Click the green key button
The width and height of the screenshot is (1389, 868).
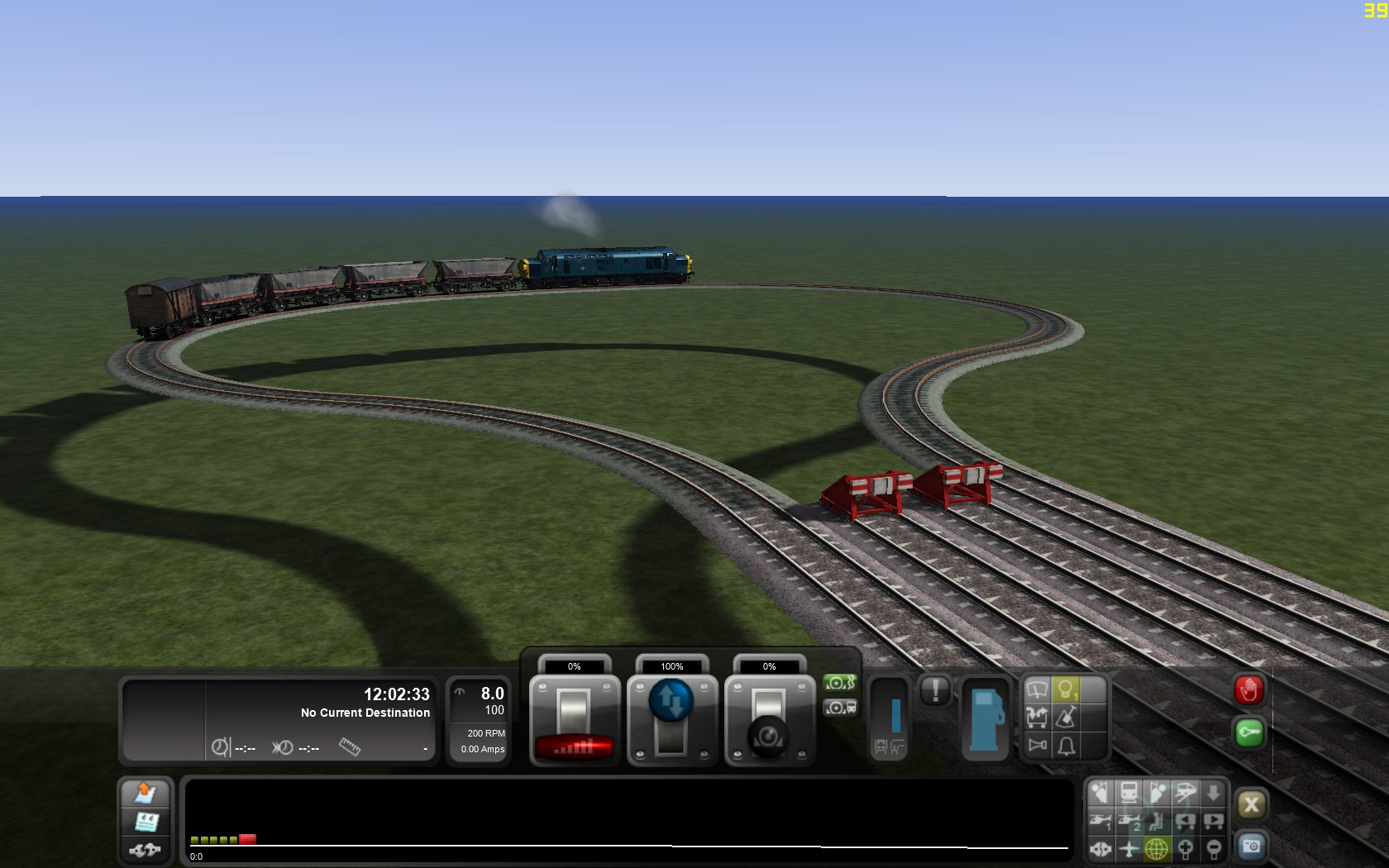(1248, 732)
